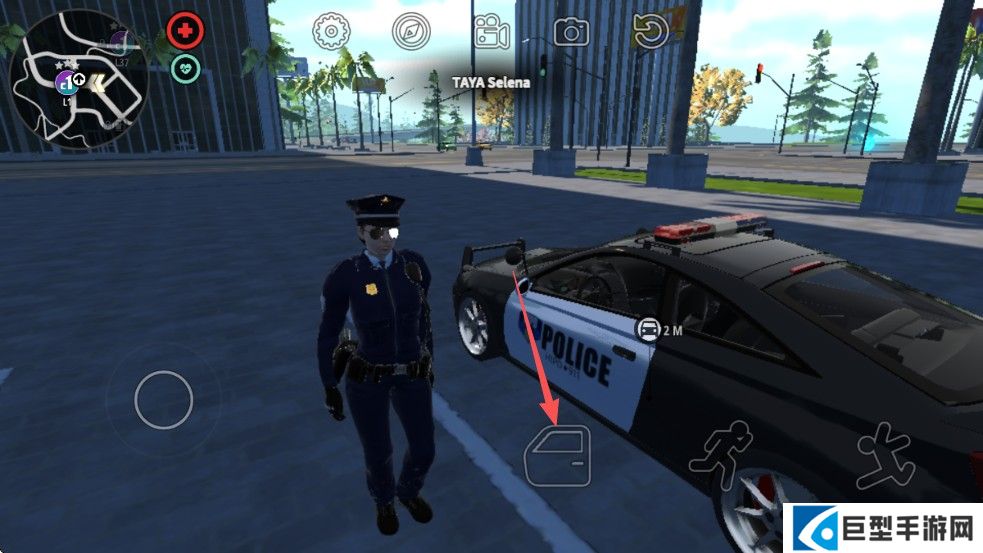Viewport: 983px width, 553px height.
Task: Tap the teal heart health icon
Action: 185,68
